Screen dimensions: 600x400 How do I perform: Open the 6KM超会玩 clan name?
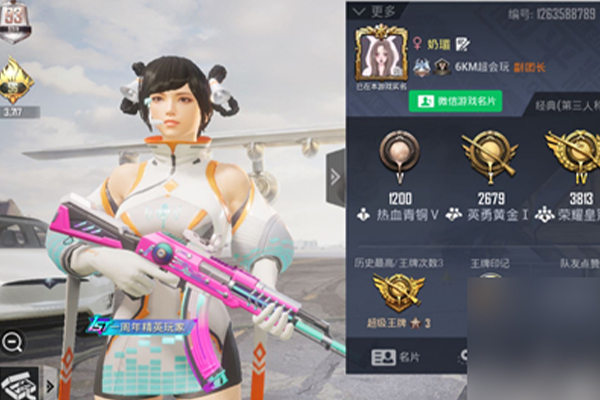481,67
